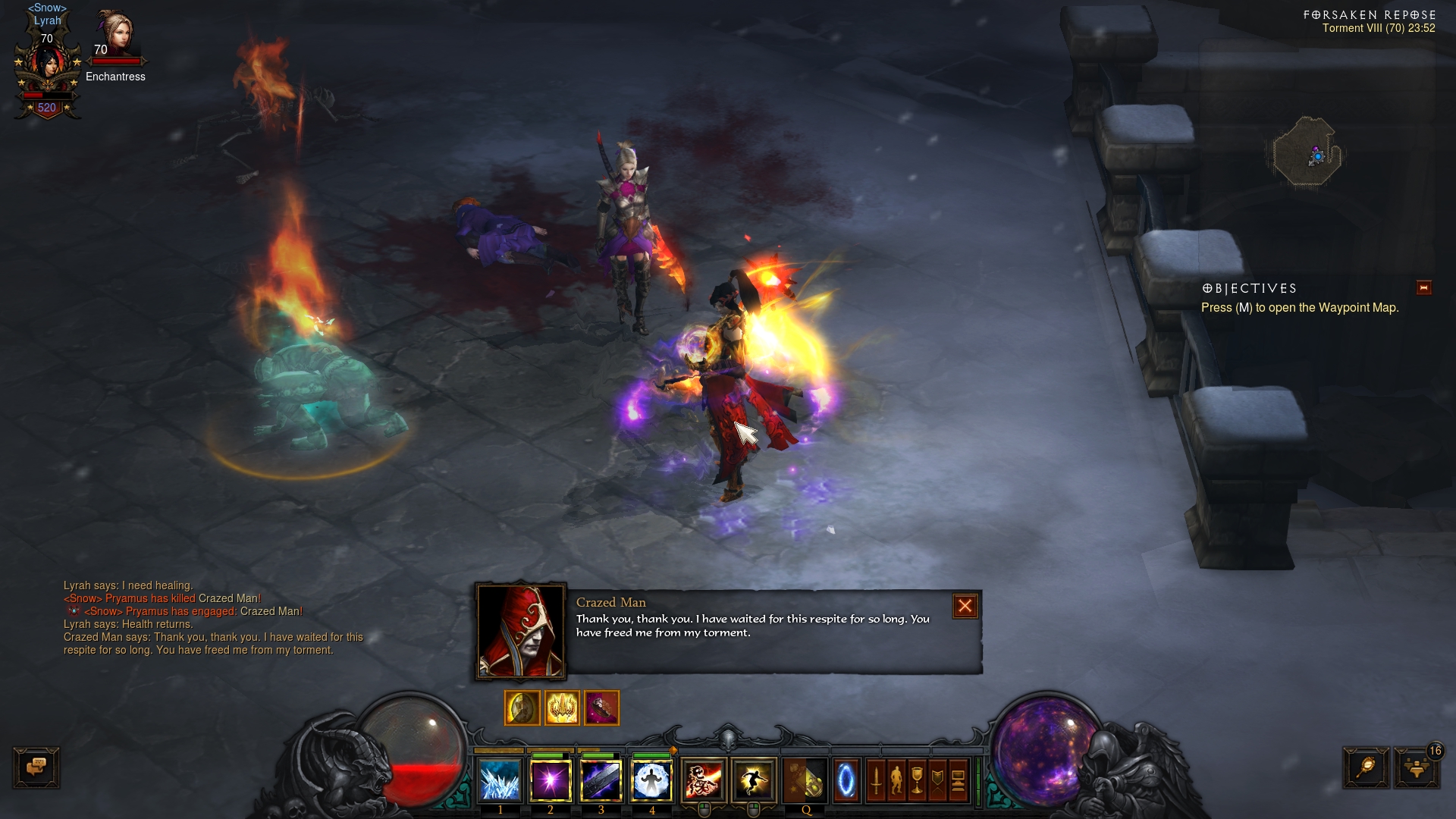
Task: Cast the glowing white figure skill in slot 4
Action: [651, 780]
